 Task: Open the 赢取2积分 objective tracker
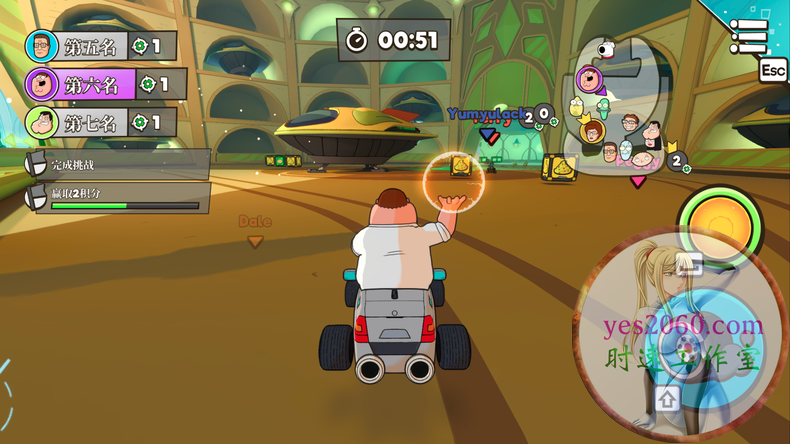[118, 197]
